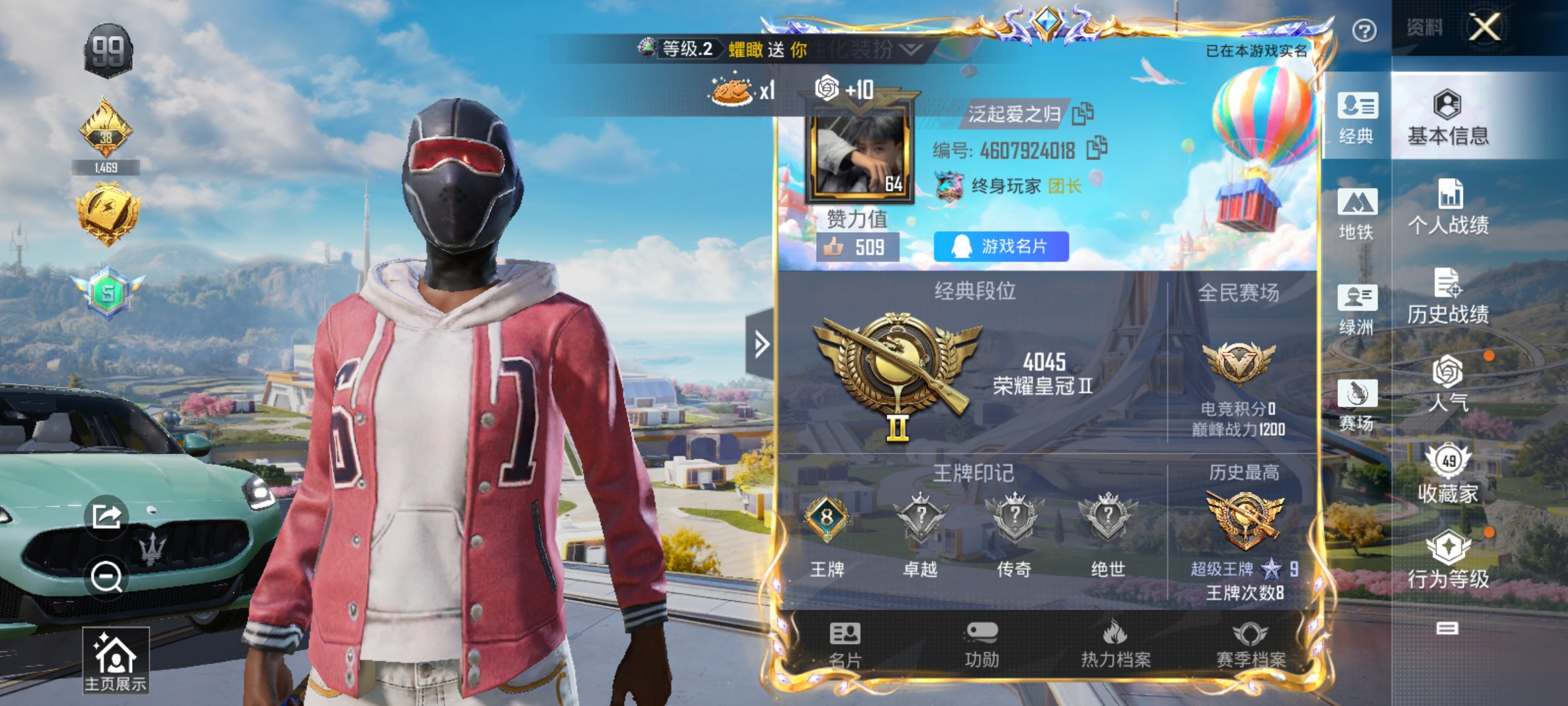Image resolution: width=1568 pixels, height=706 pixels.
Task: Copy the player ID number
Action: (1097, 148)
